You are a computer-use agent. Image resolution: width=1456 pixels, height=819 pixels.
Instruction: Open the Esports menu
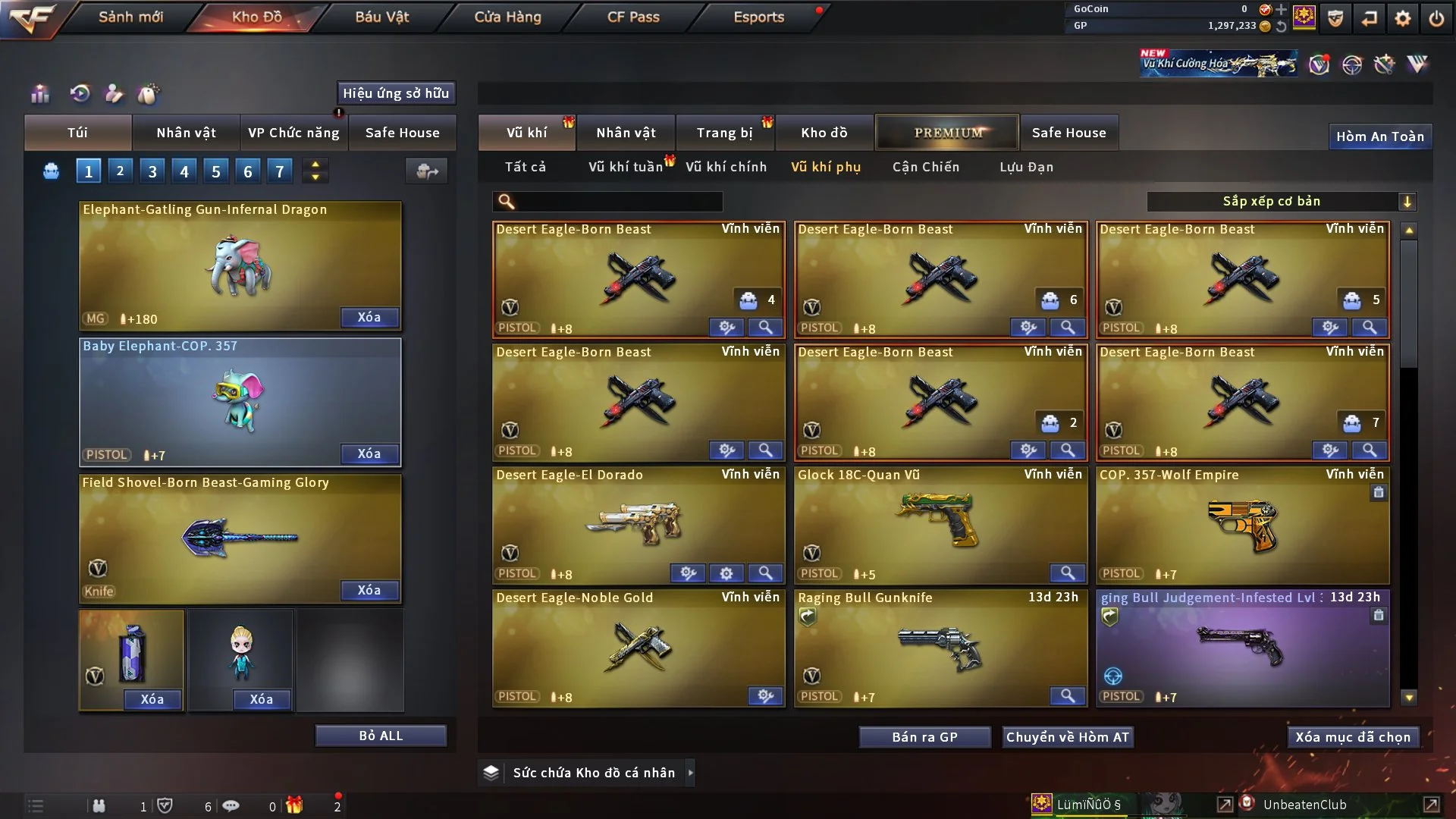[x=758, y=17]
